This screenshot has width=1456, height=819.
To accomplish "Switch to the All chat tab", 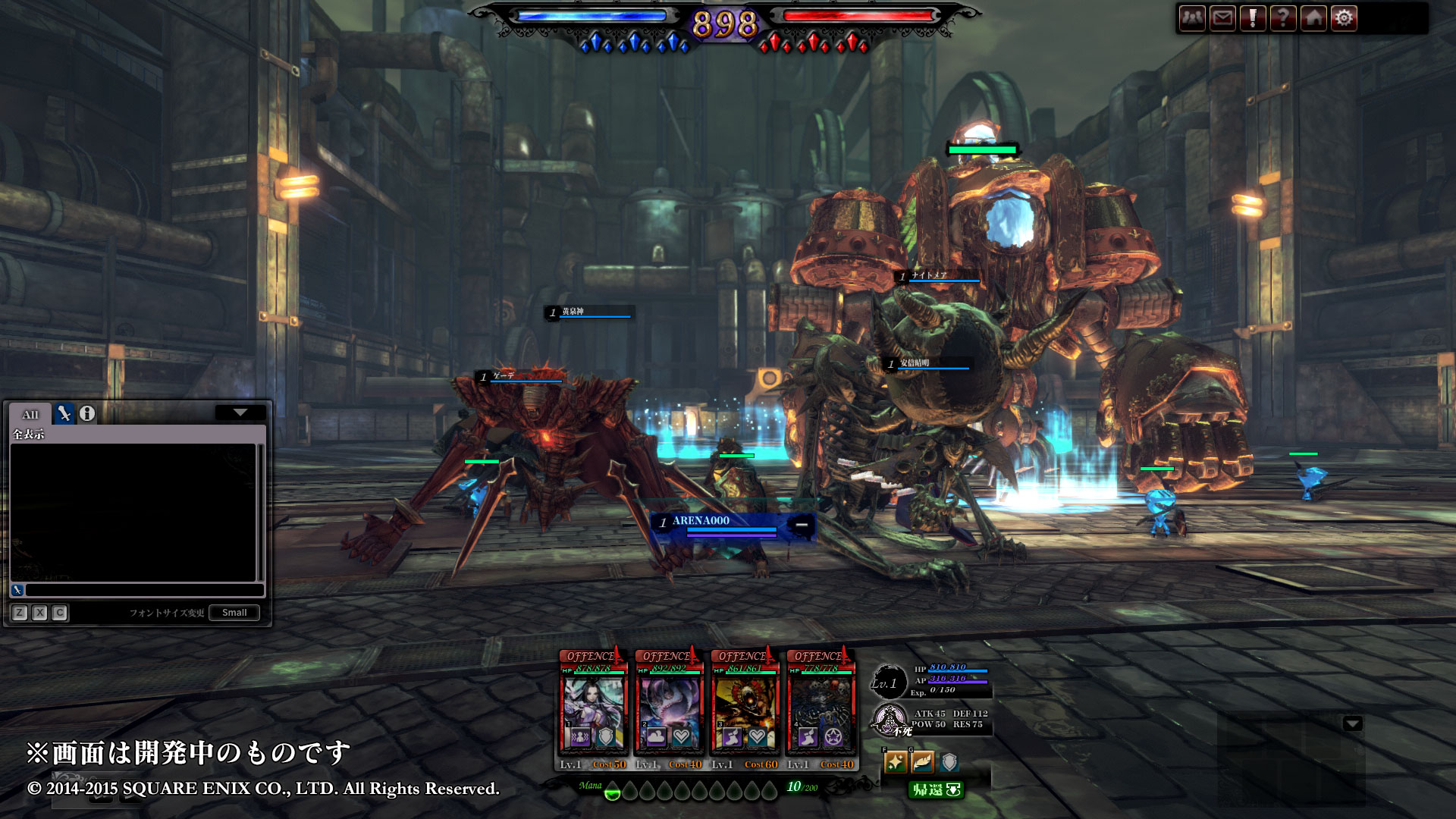I will [30, 414].
